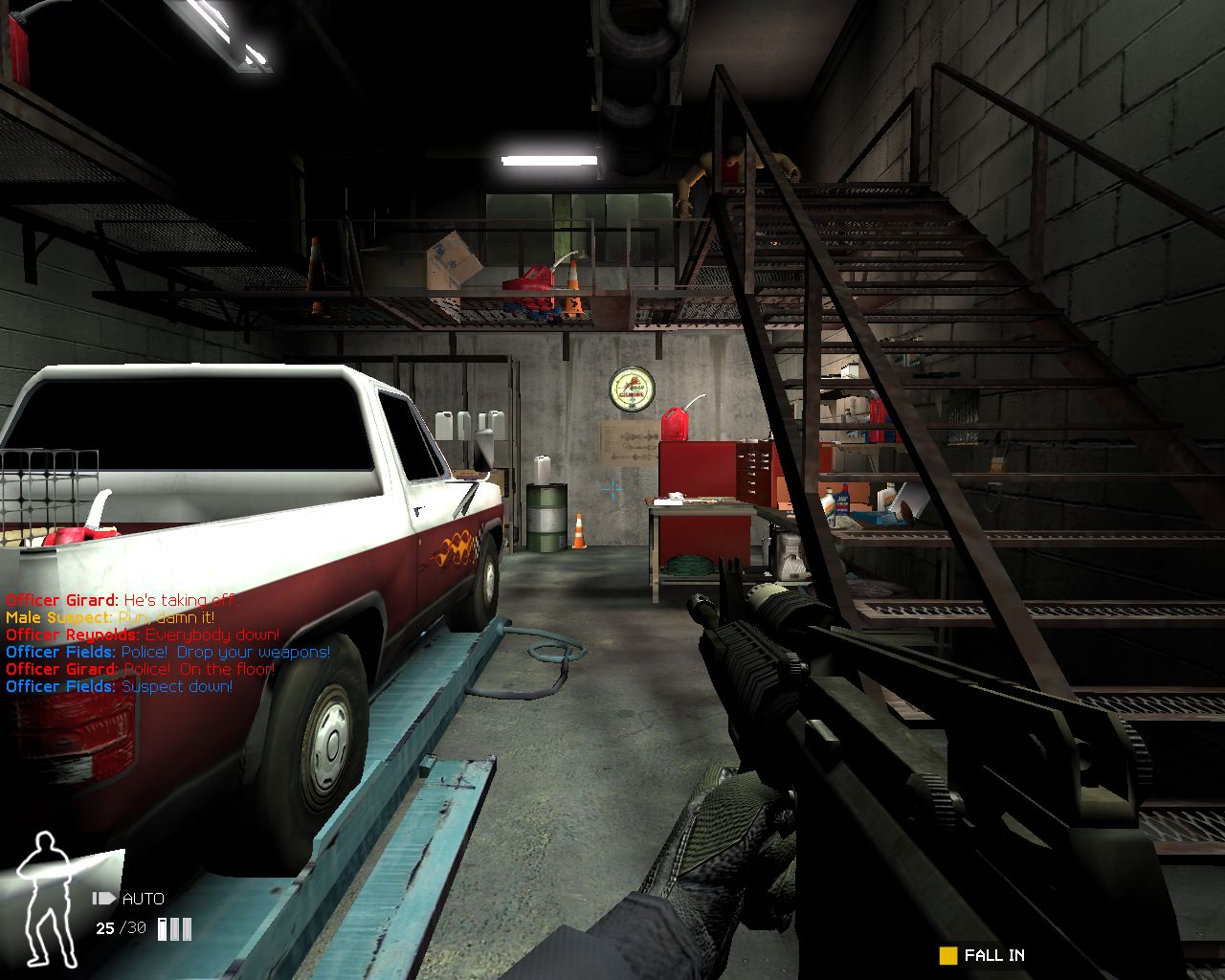Screen dimensions: 1225x980
Task: Select the Male Suspect chat entry
Action: pos(110,617)
